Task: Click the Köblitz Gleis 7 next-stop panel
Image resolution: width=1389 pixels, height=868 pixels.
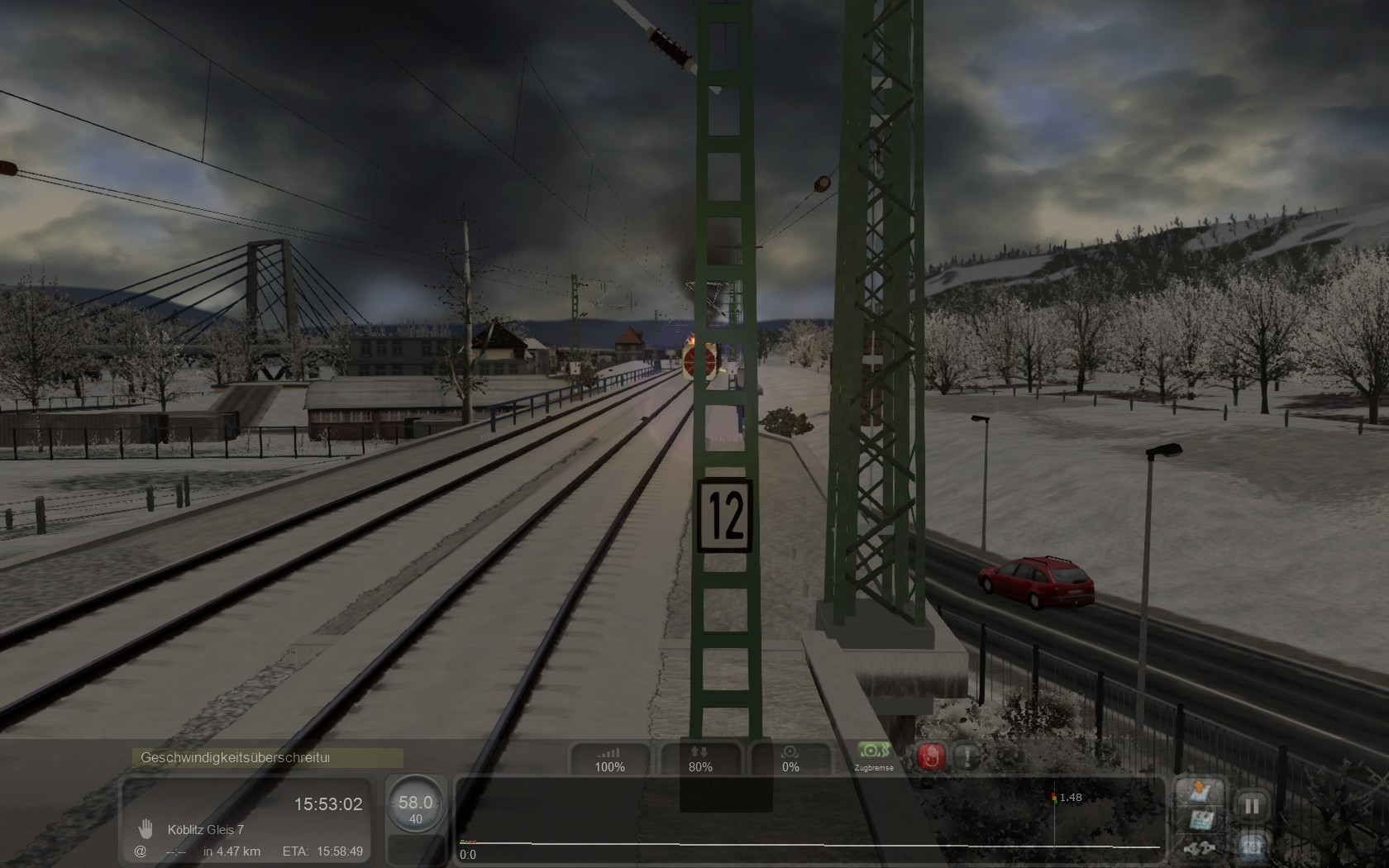Action: 246,819
